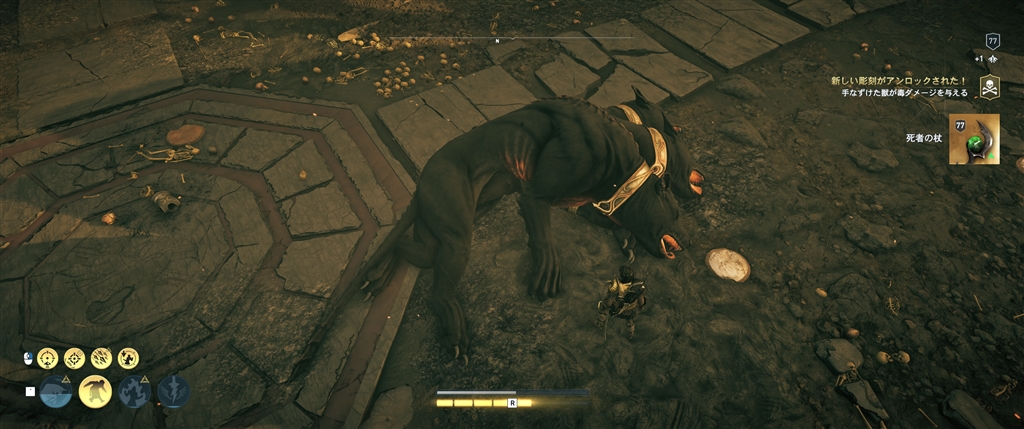Use the golden hunched figure ability
Screen dimensions: 1024x429
point(95,391)
